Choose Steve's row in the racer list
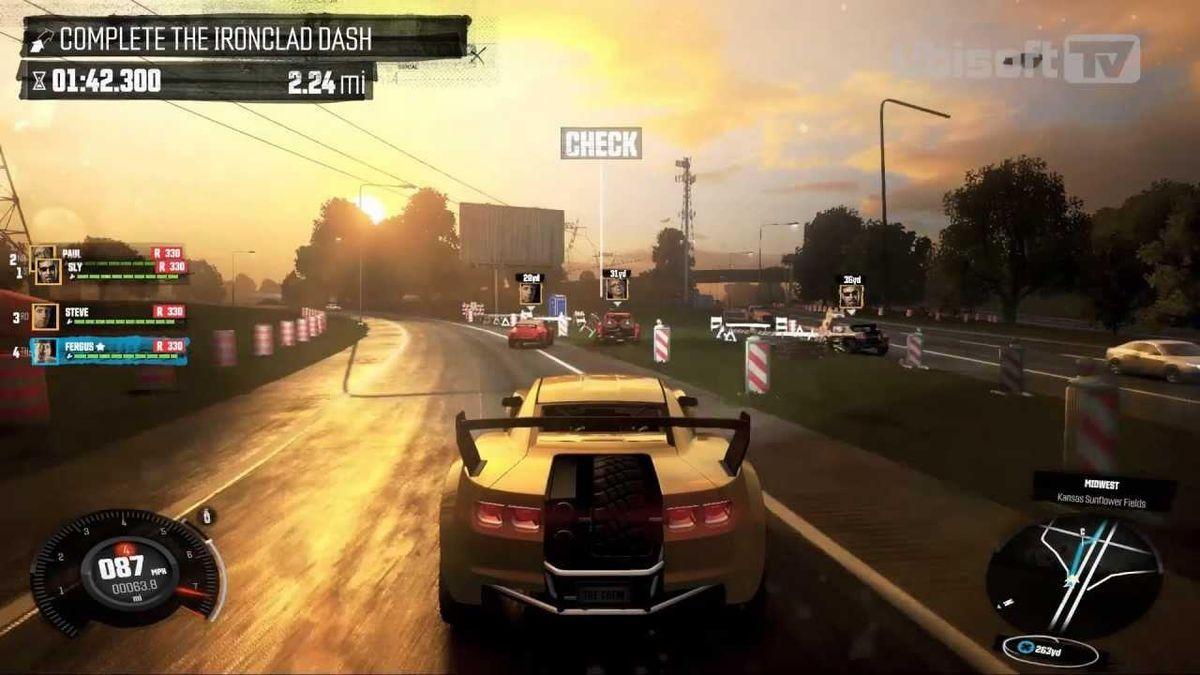 pyautogui.click(x=110, y=316)
